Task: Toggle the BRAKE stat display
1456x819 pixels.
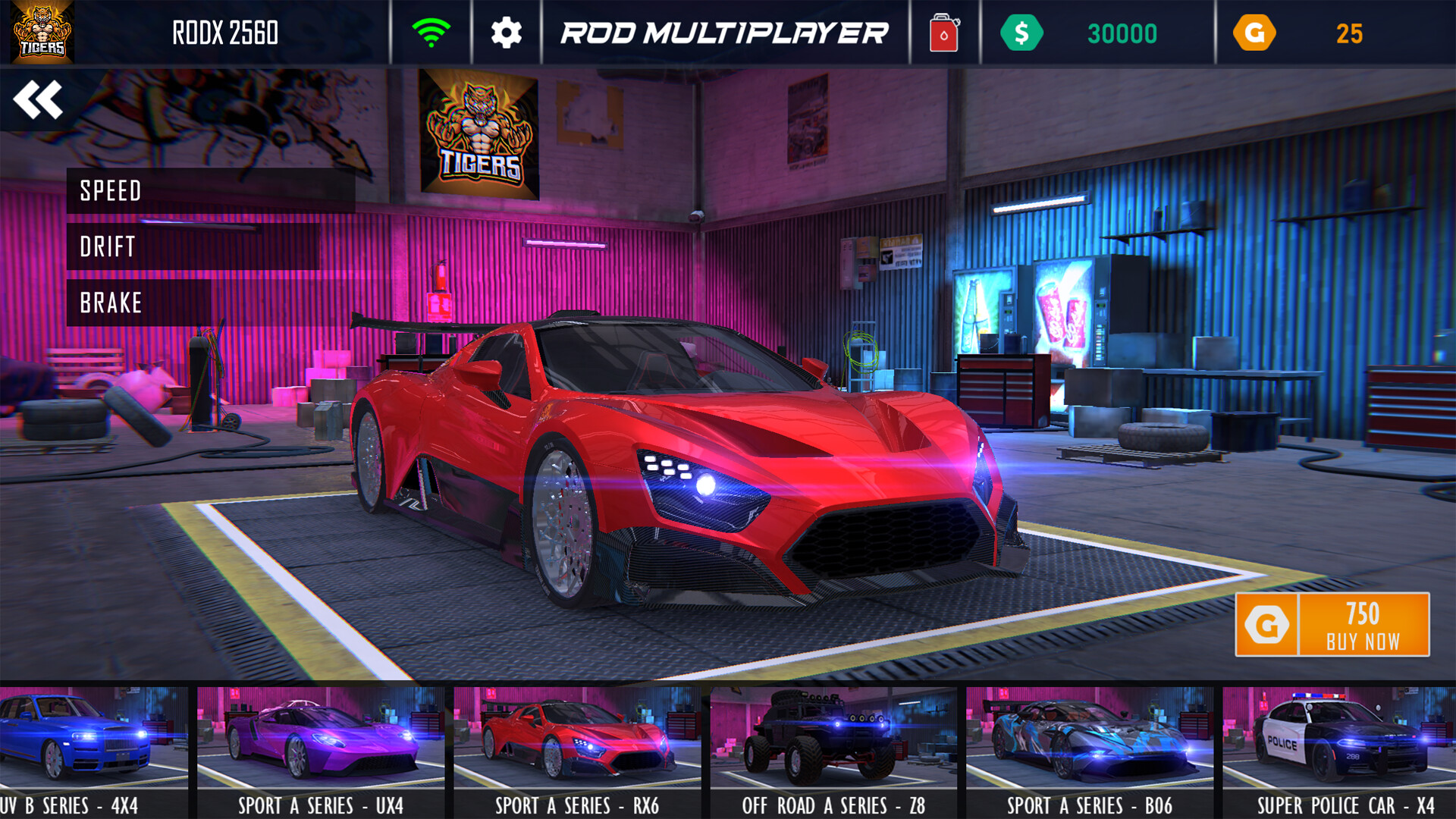Action: (x=110, y=303)
